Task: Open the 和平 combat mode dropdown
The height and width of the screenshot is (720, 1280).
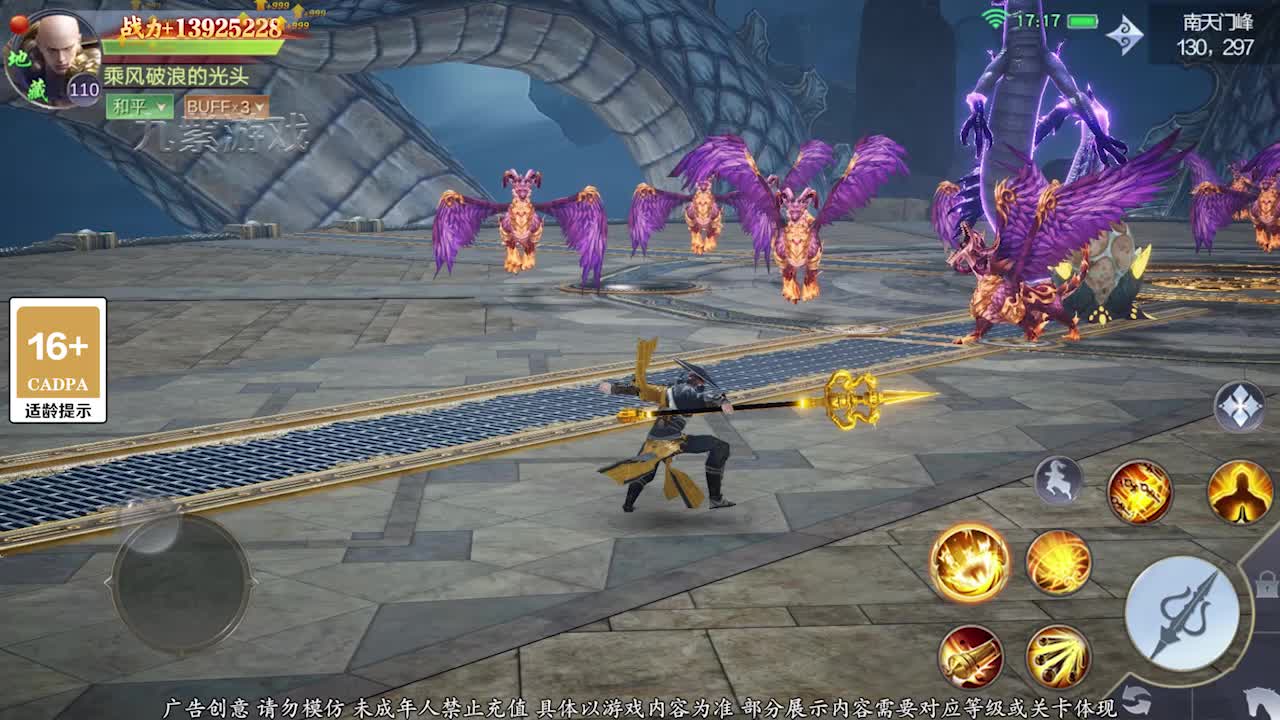Action: click(x=139, y=107)
